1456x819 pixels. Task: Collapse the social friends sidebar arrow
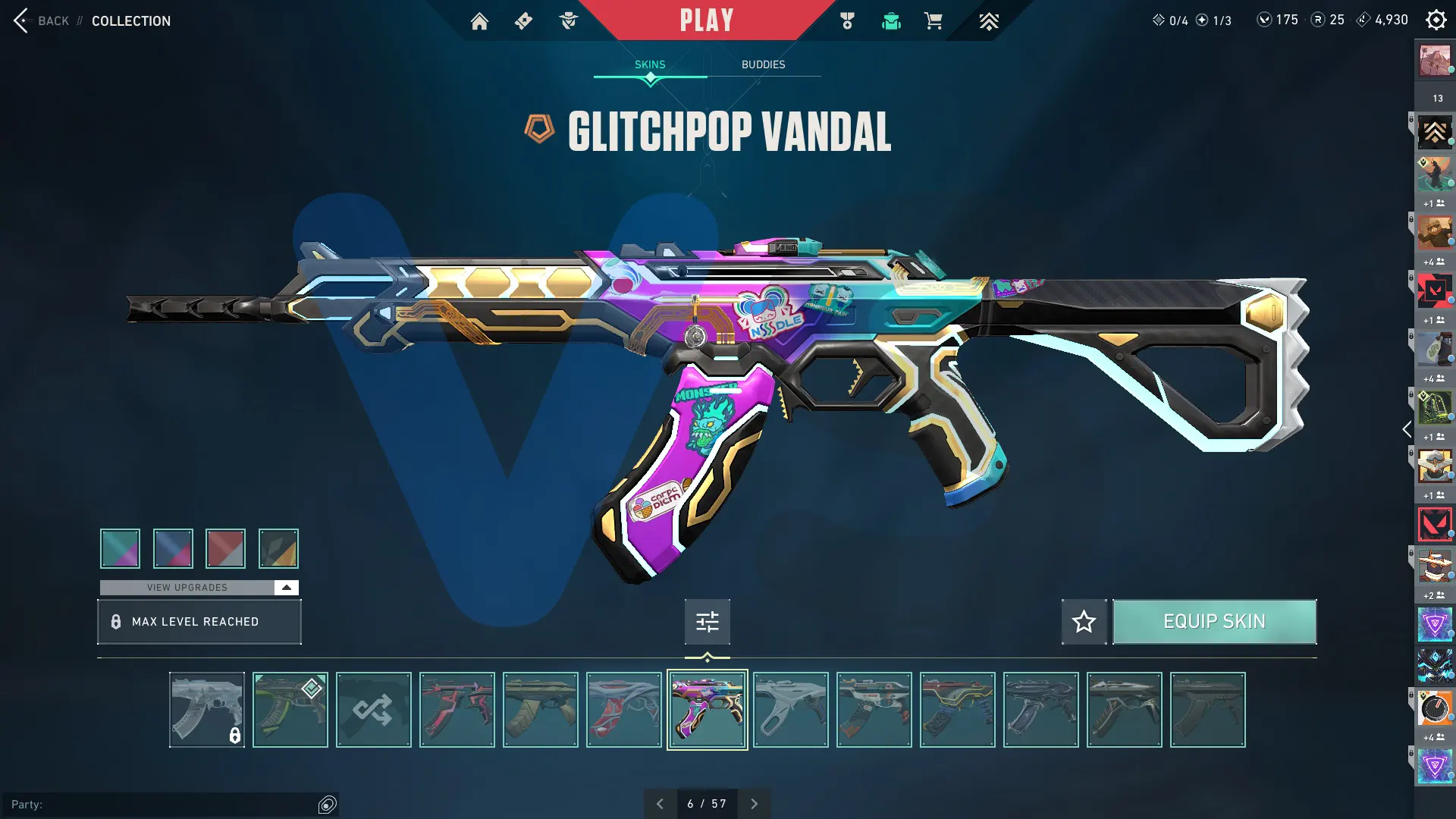(1407, 430)
